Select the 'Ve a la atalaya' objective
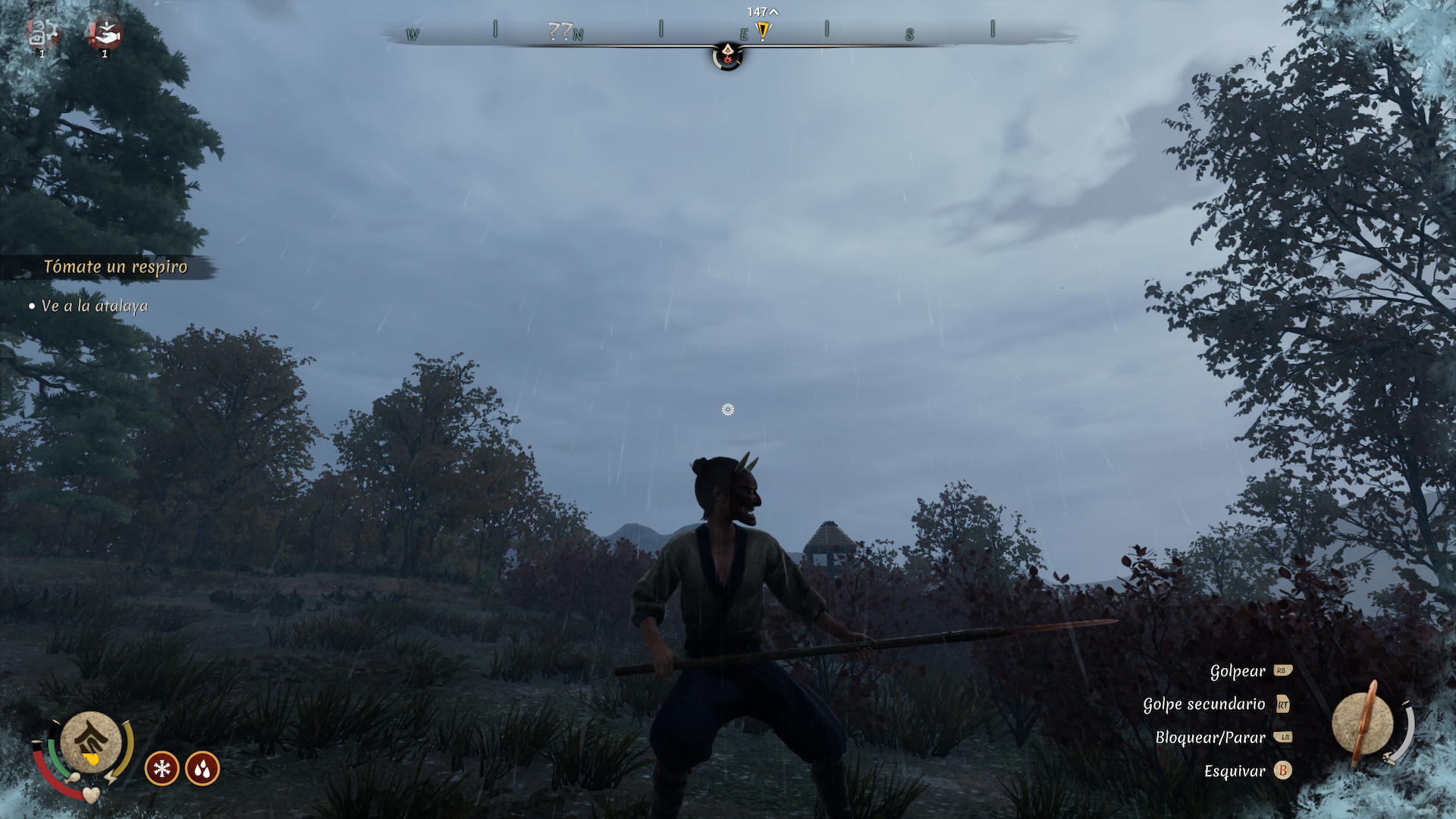This screenshot has height=819, width=1456. point(94,306)
